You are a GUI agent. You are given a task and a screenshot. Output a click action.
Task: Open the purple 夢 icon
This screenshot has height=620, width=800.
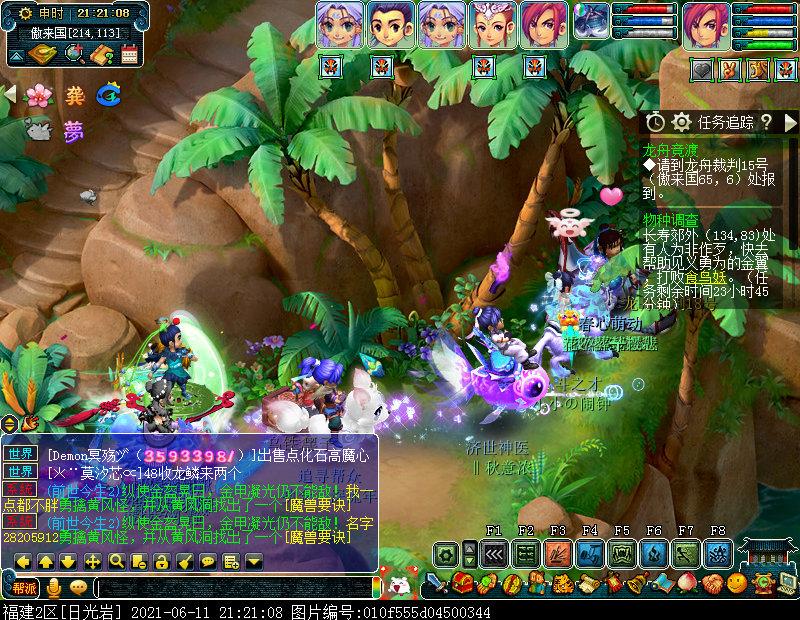click(73, 131)
